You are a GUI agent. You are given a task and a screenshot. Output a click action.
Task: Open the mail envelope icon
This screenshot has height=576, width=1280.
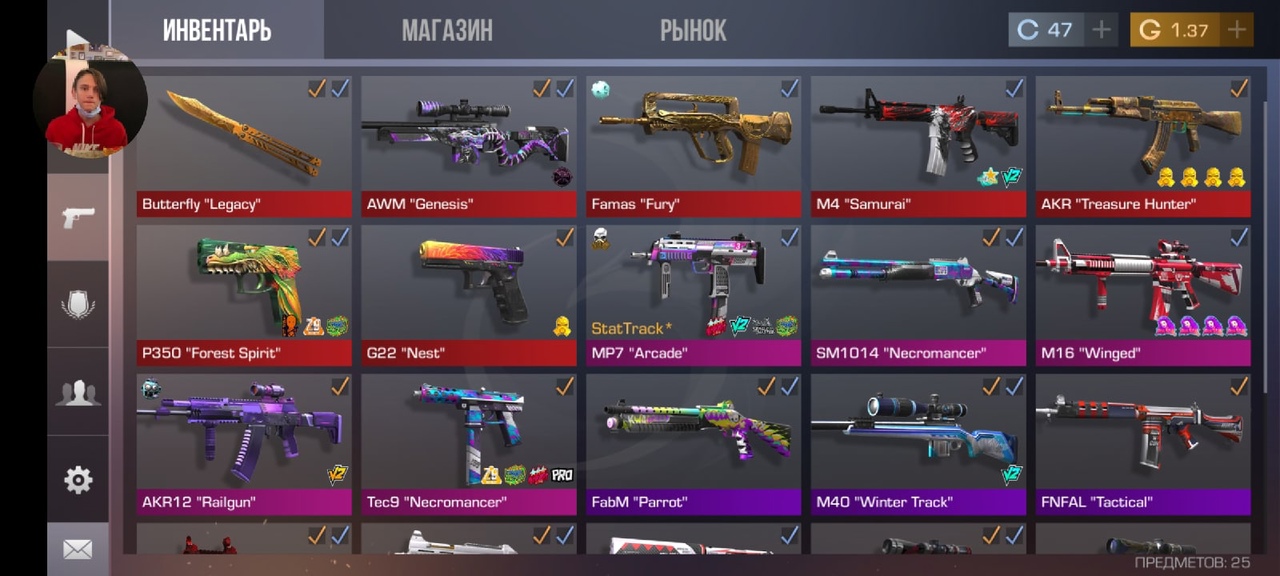tap(78, 549)
